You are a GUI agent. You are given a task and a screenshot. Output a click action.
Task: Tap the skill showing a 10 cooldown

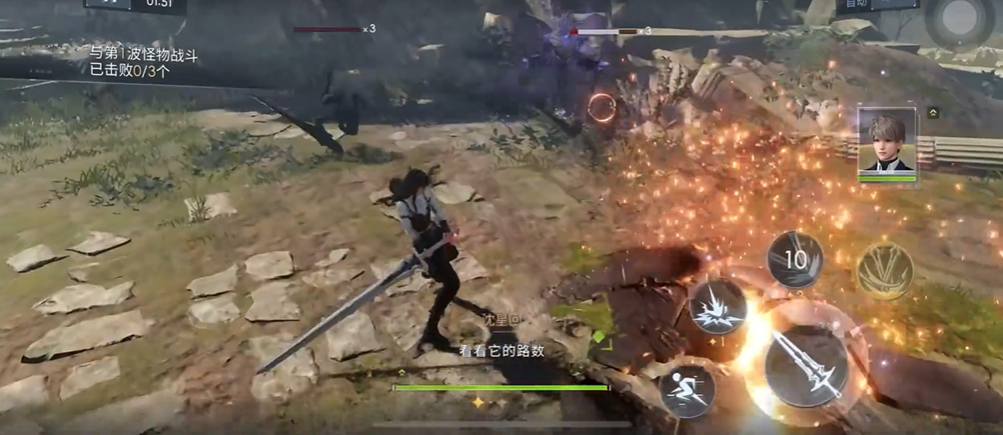click(795, 260)
